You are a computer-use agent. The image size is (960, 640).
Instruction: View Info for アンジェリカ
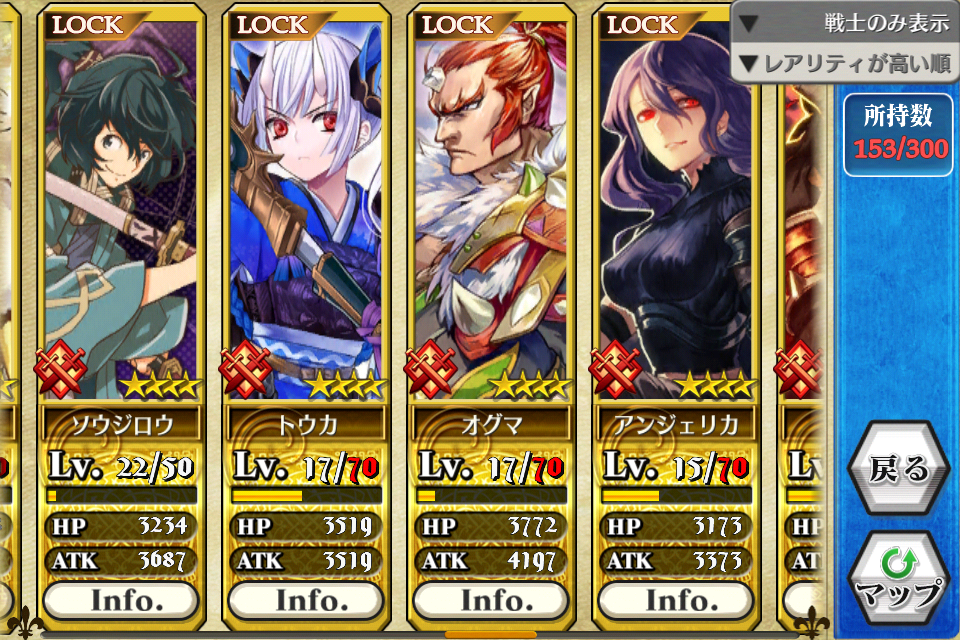676,600
